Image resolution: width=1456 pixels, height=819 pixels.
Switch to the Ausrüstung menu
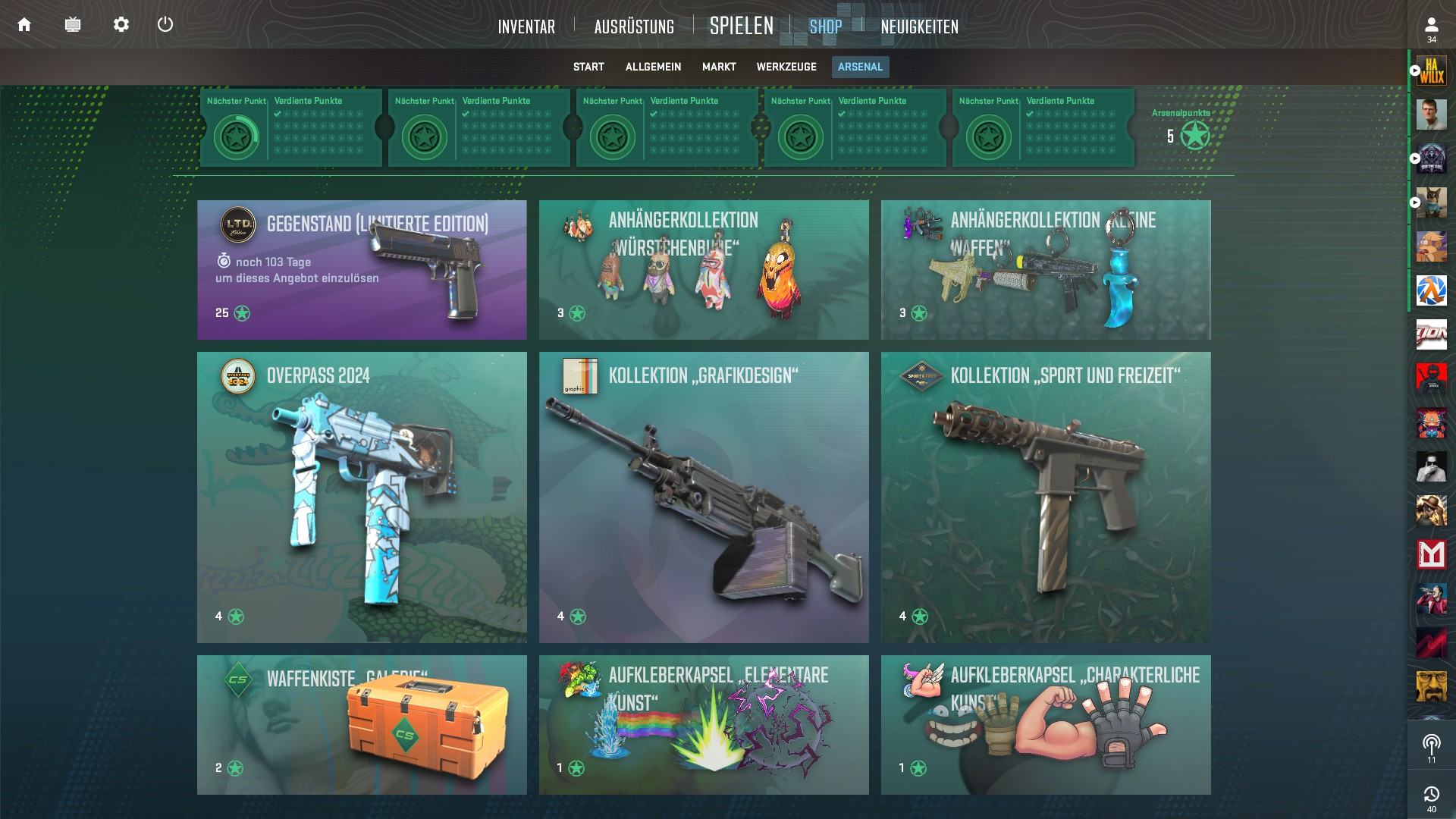click(x=634, y=27)
